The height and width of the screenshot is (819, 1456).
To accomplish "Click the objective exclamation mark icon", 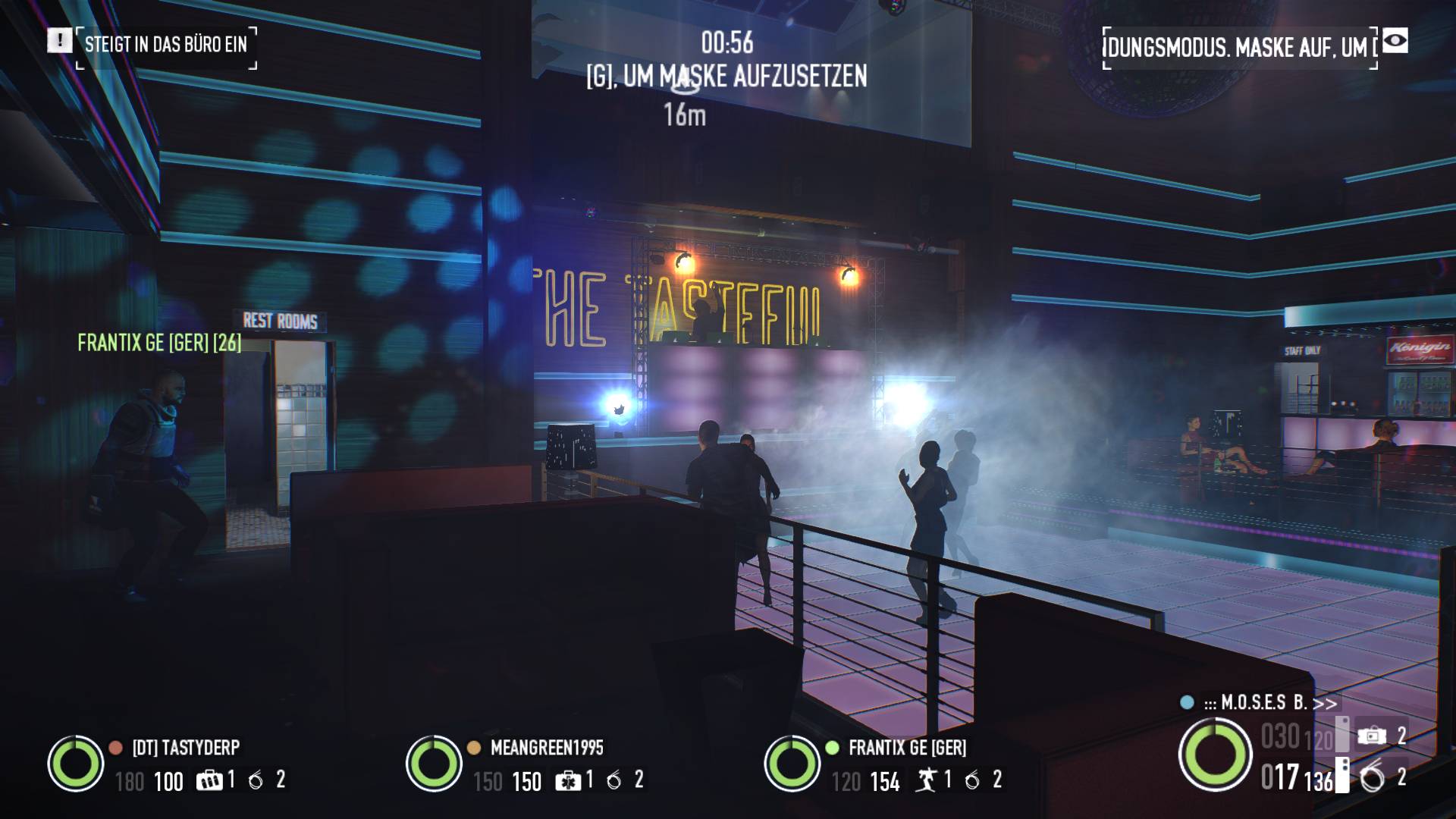I will 59,41.
